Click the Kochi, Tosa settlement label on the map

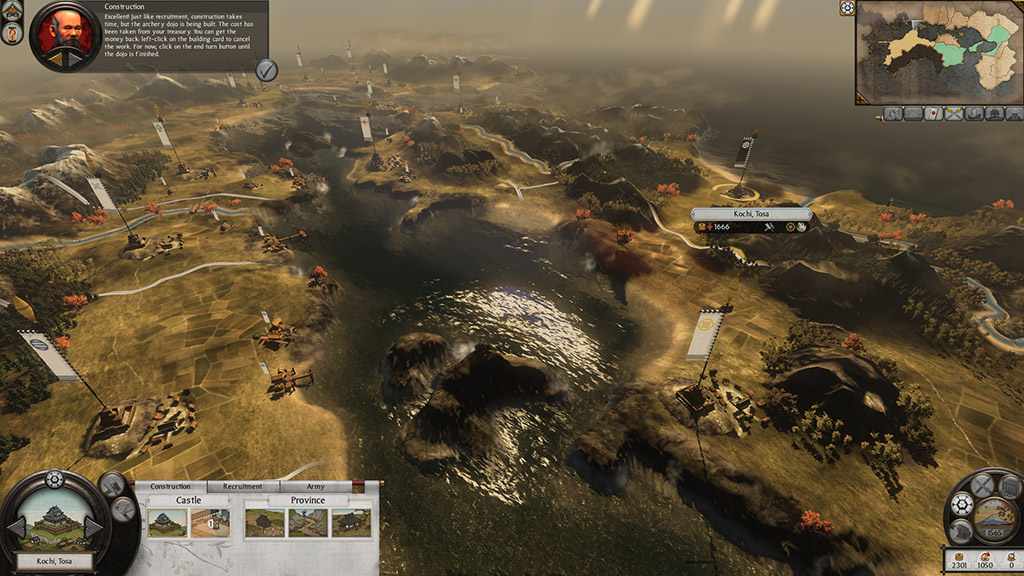751,214
